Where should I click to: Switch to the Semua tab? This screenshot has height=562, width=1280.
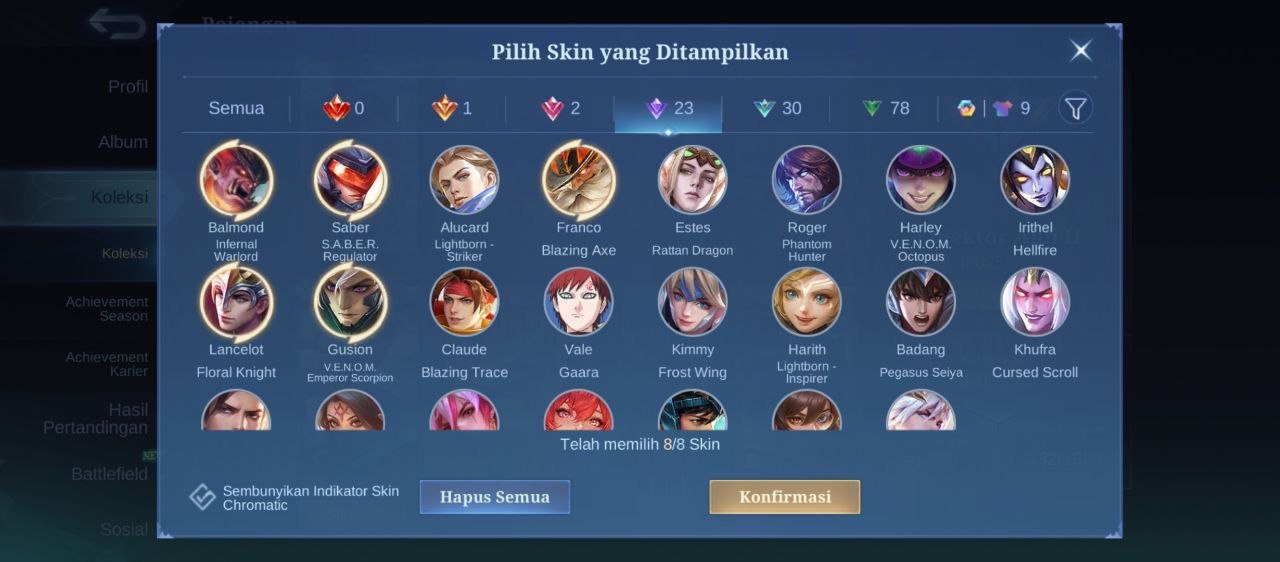click(236, 108)
